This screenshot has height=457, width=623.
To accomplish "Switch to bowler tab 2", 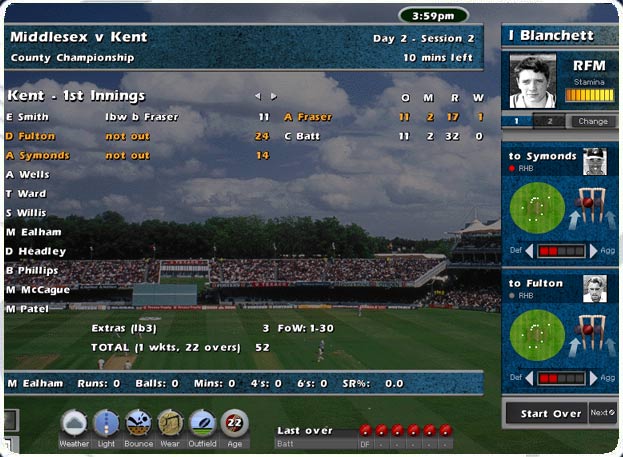I will (550, 122).
